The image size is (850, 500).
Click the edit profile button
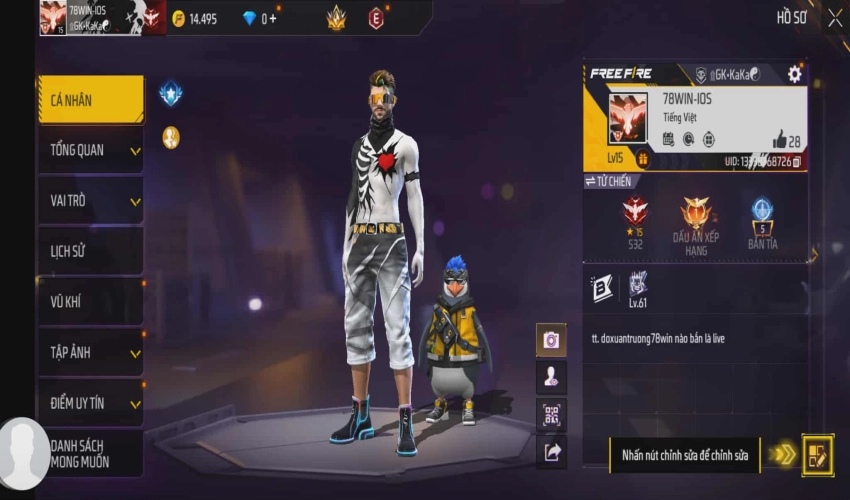pos(817,455)
